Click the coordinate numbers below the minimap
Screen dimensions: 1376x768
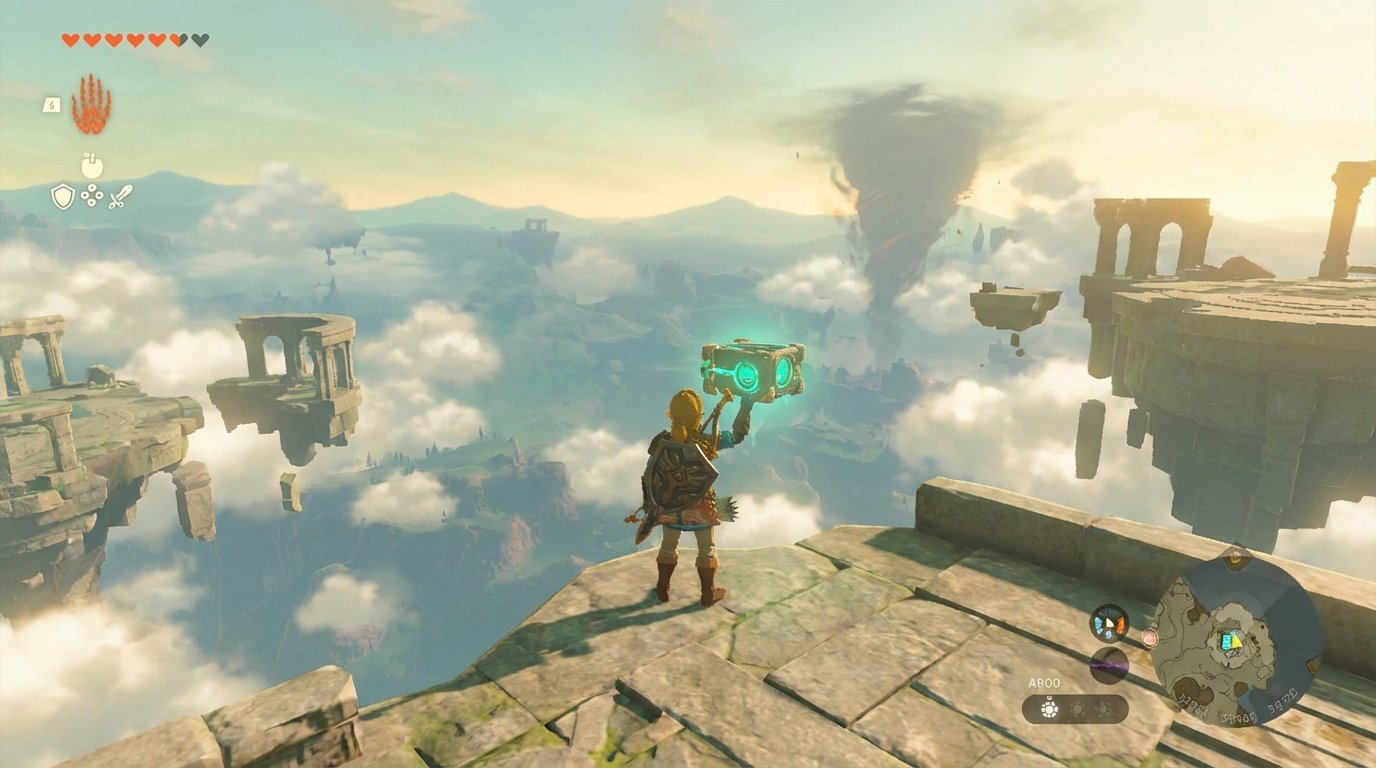coord(1239,715)
